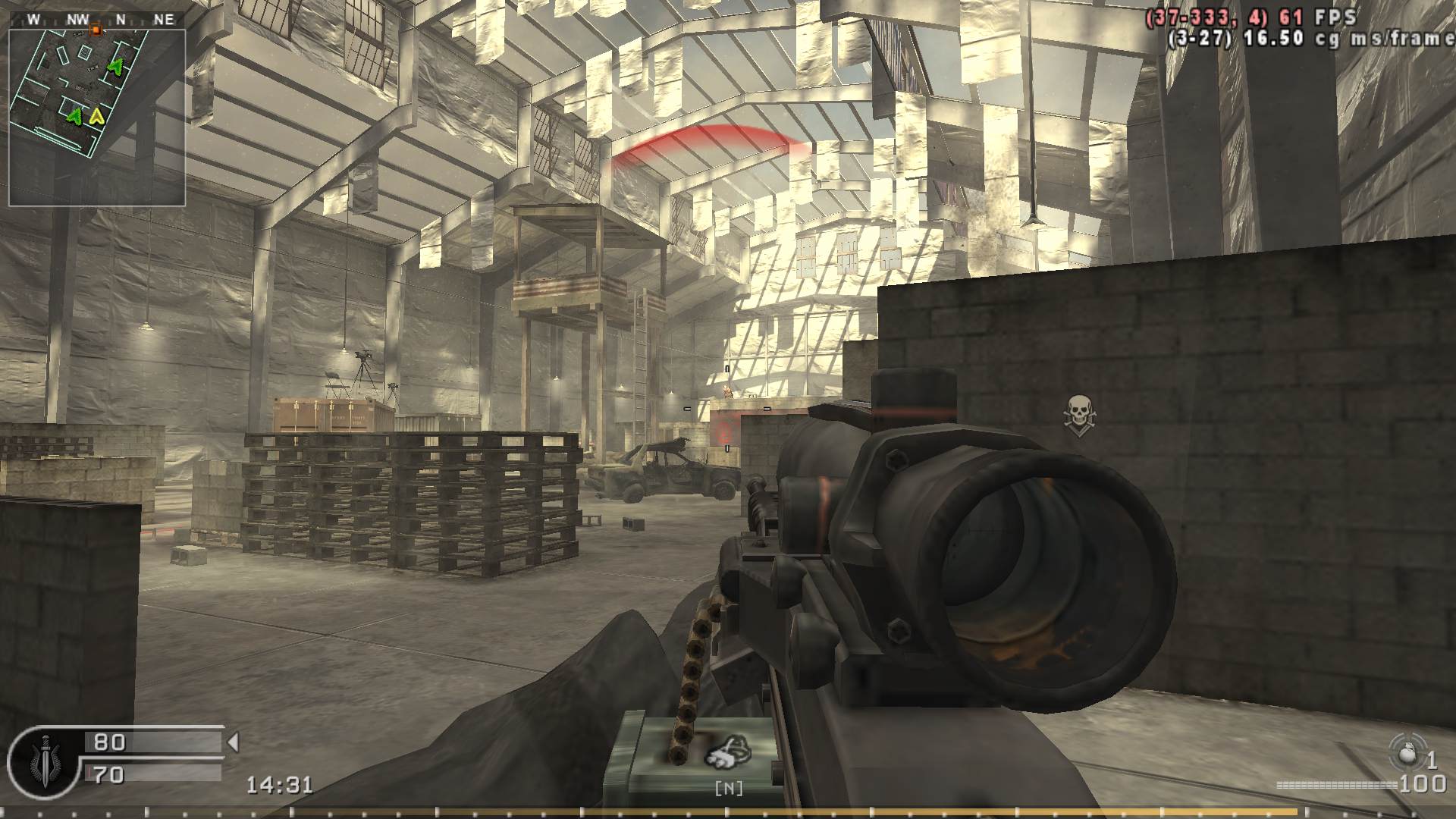This screenshot has height=819, width=1456.
Task: Toggle the white stance arrow beside the score
Action: click(x=234, y=743)
